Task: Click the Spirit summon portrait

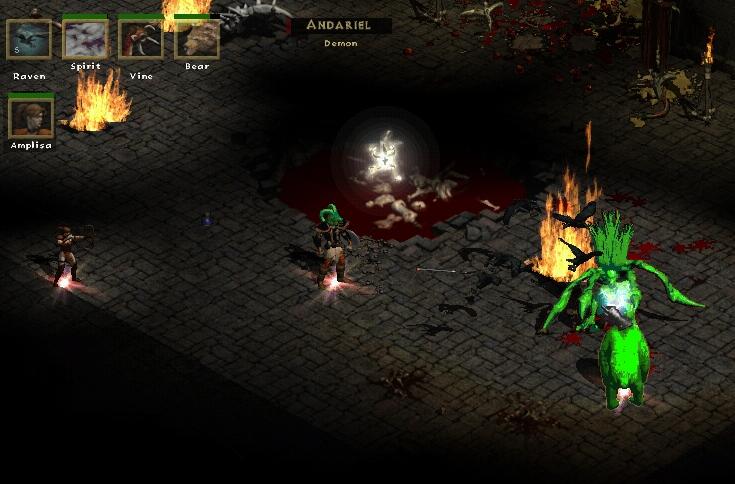Action: pos(85,40)
